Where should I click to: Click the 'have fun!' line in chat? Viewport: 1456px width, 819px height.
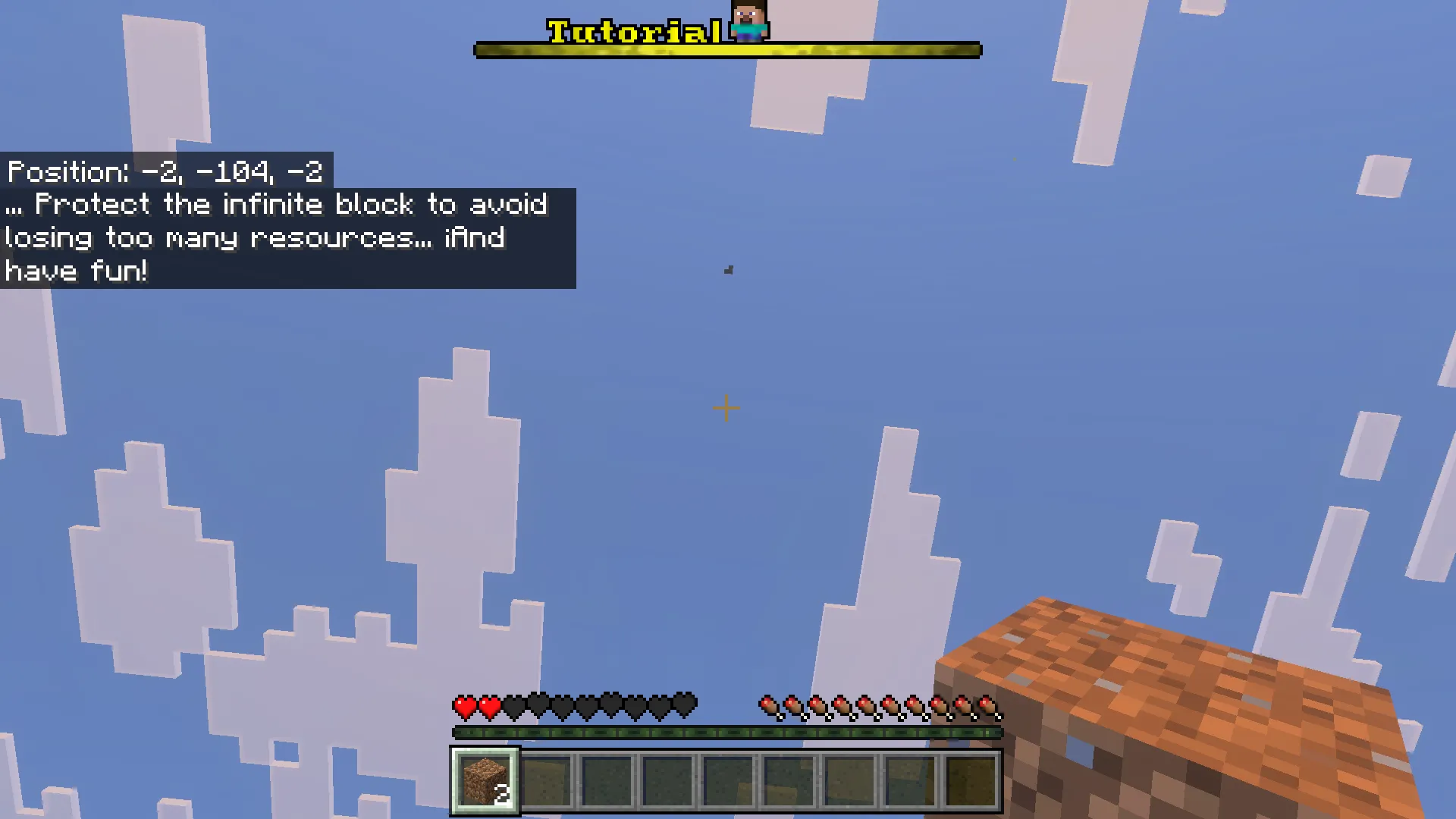tap(74, 271)
